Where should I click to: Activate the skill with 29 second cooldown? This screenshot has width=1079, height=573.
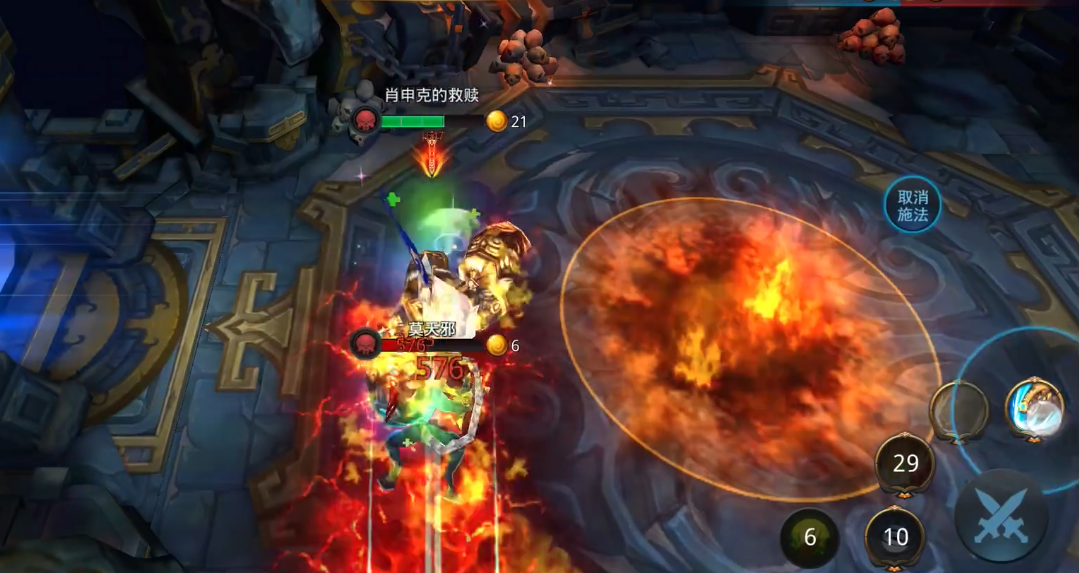[905, 463]
